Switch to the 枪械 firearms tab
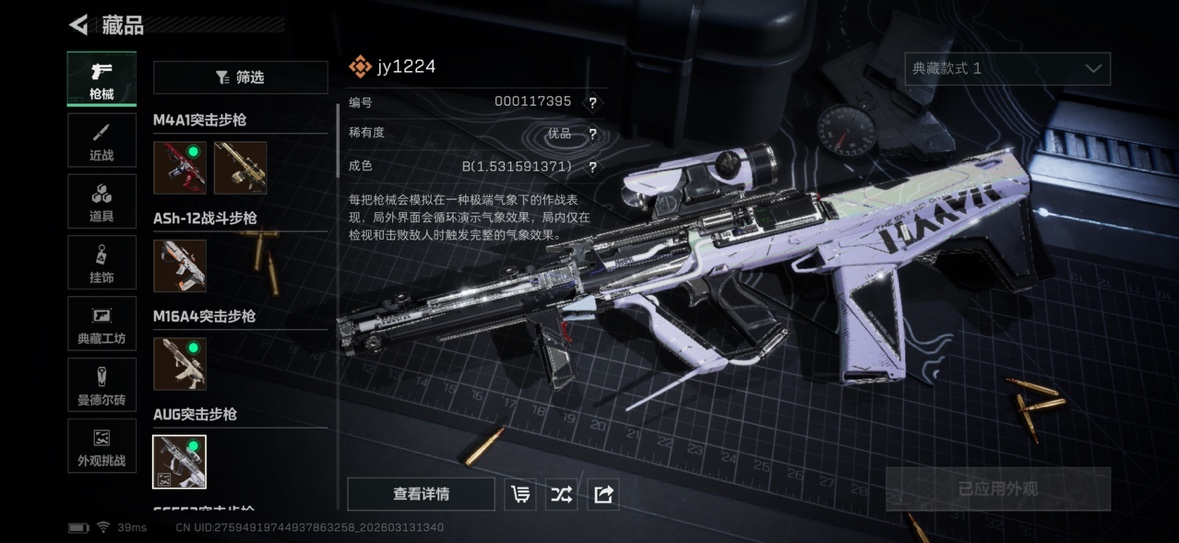 coord(101,79)
